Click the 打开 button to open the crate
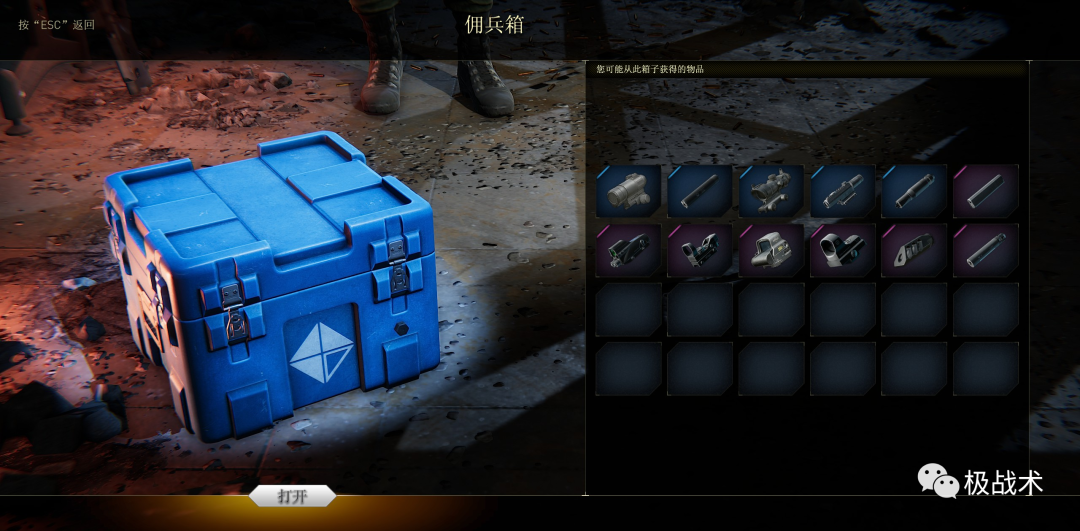The image size is (1080, 531). 292,496
